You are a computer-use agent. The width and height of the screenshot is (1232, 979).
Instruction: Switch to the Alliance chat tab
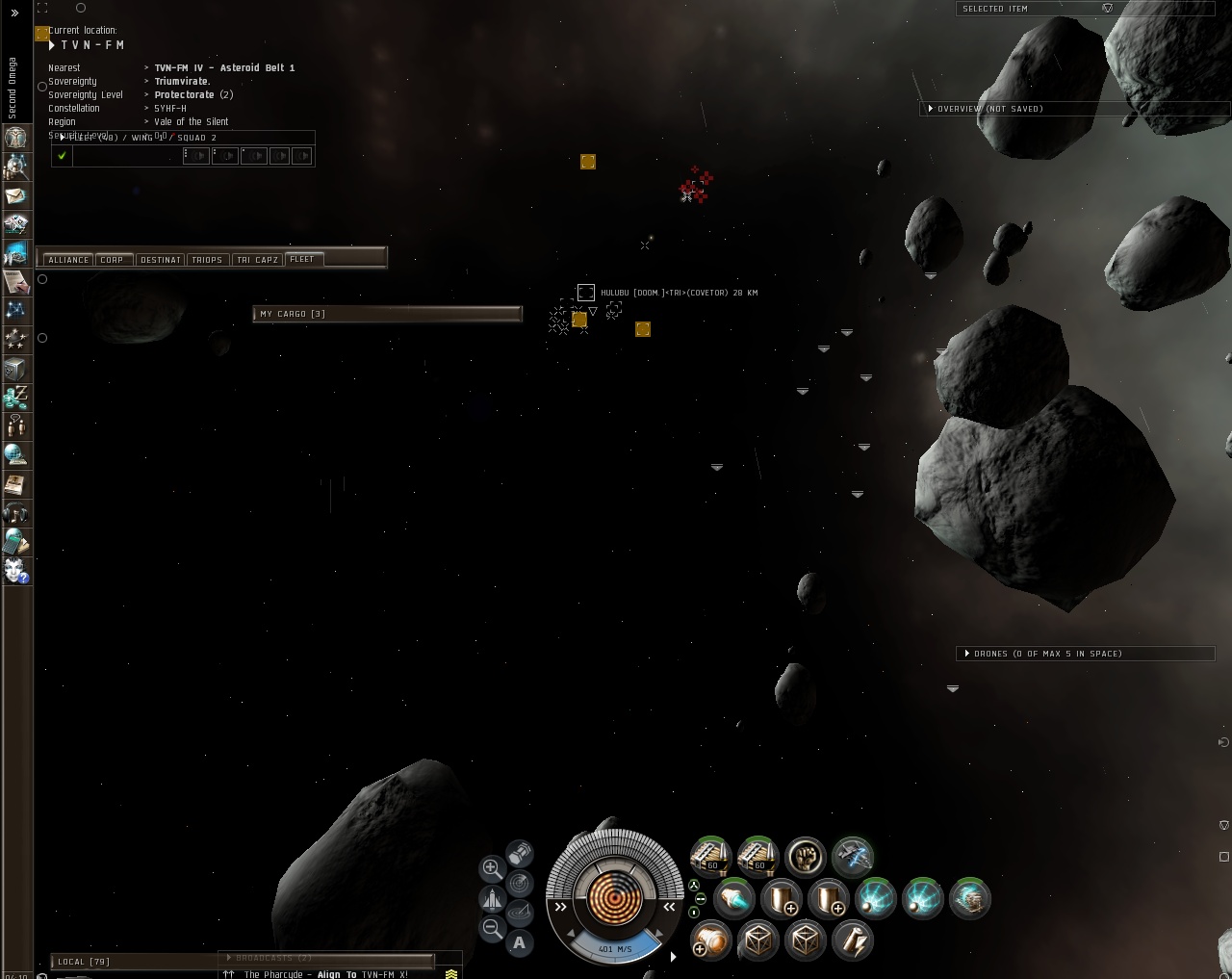pyautogui.click(x=68, y=260)
